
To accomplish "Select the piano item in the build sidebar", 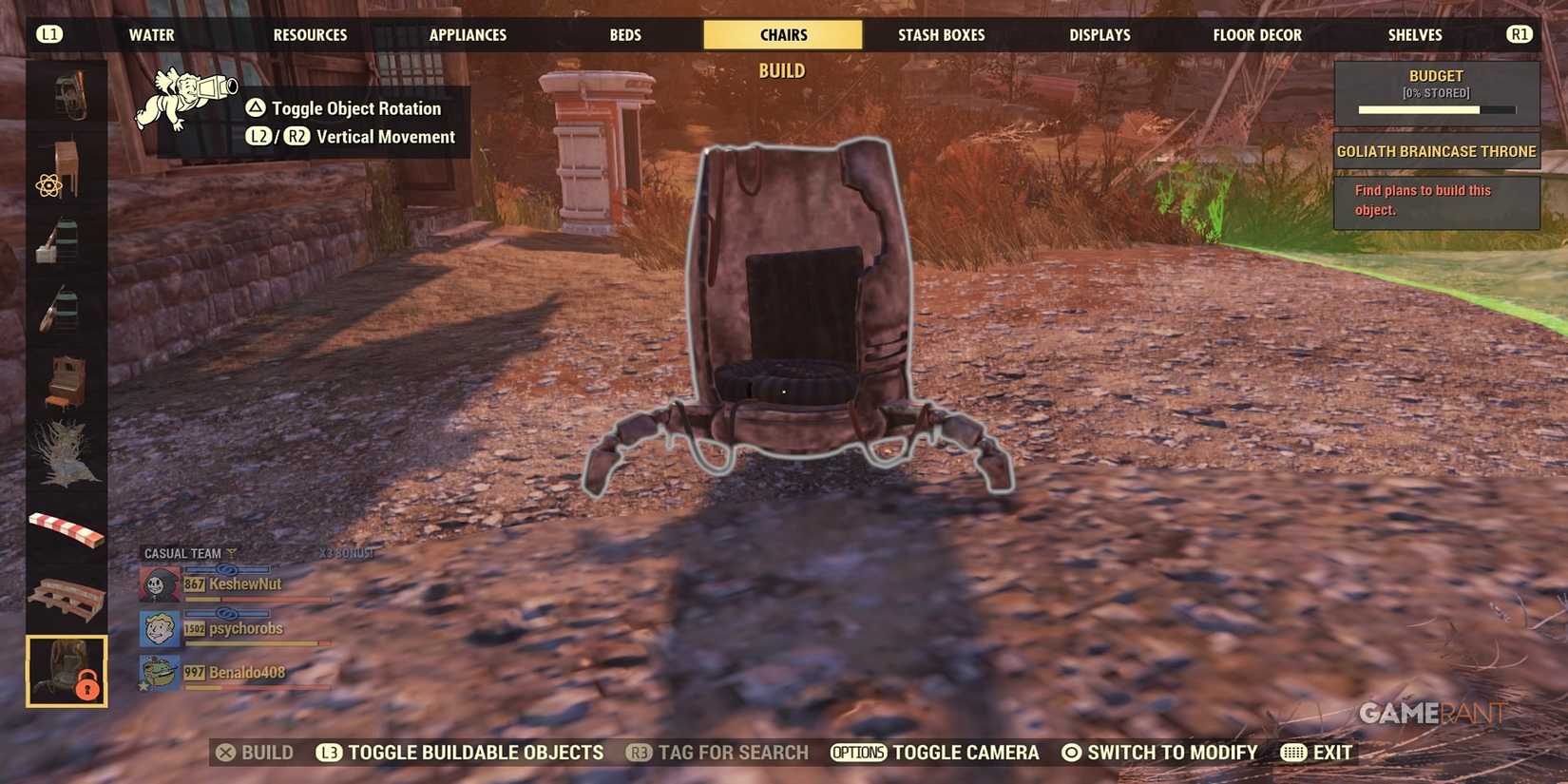I will pos(65,380).
